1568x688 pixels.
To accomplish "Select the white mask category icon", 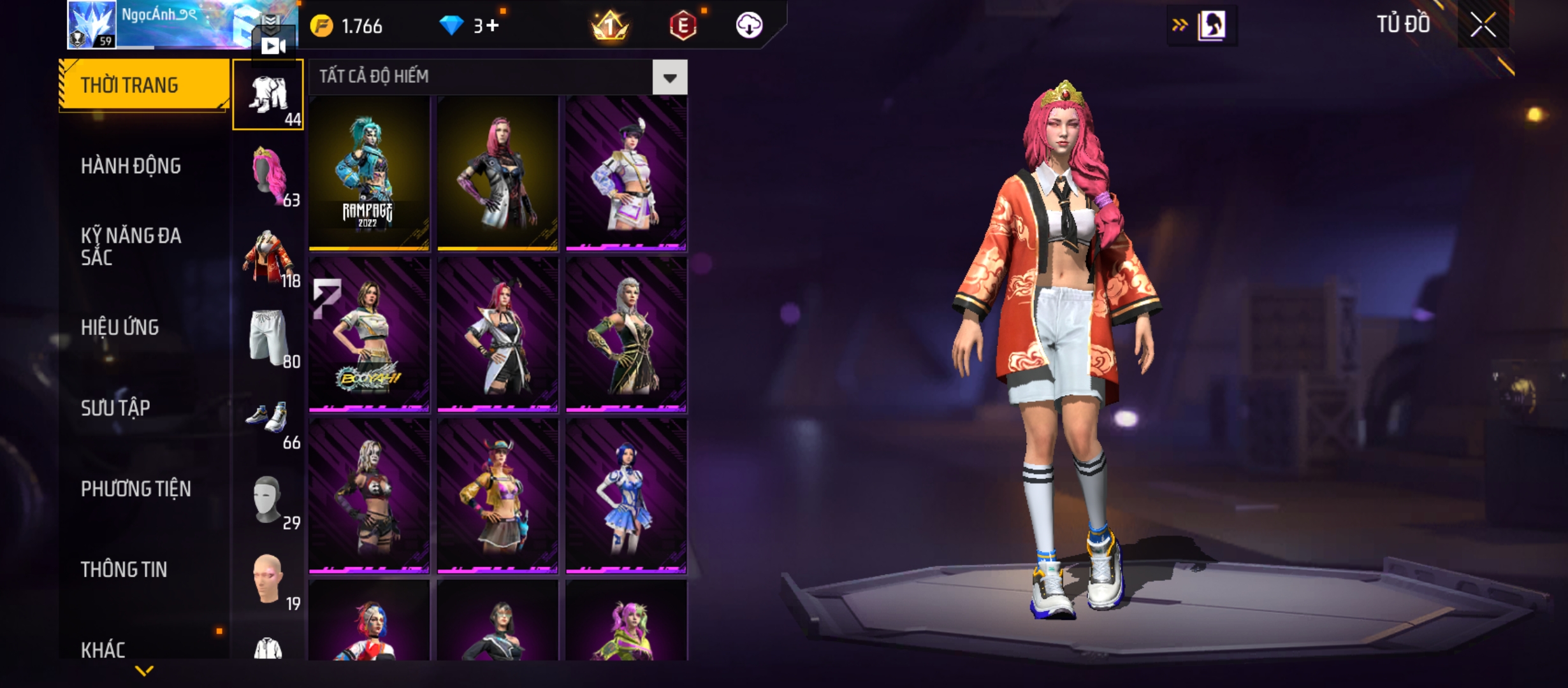I will [268, 499].
